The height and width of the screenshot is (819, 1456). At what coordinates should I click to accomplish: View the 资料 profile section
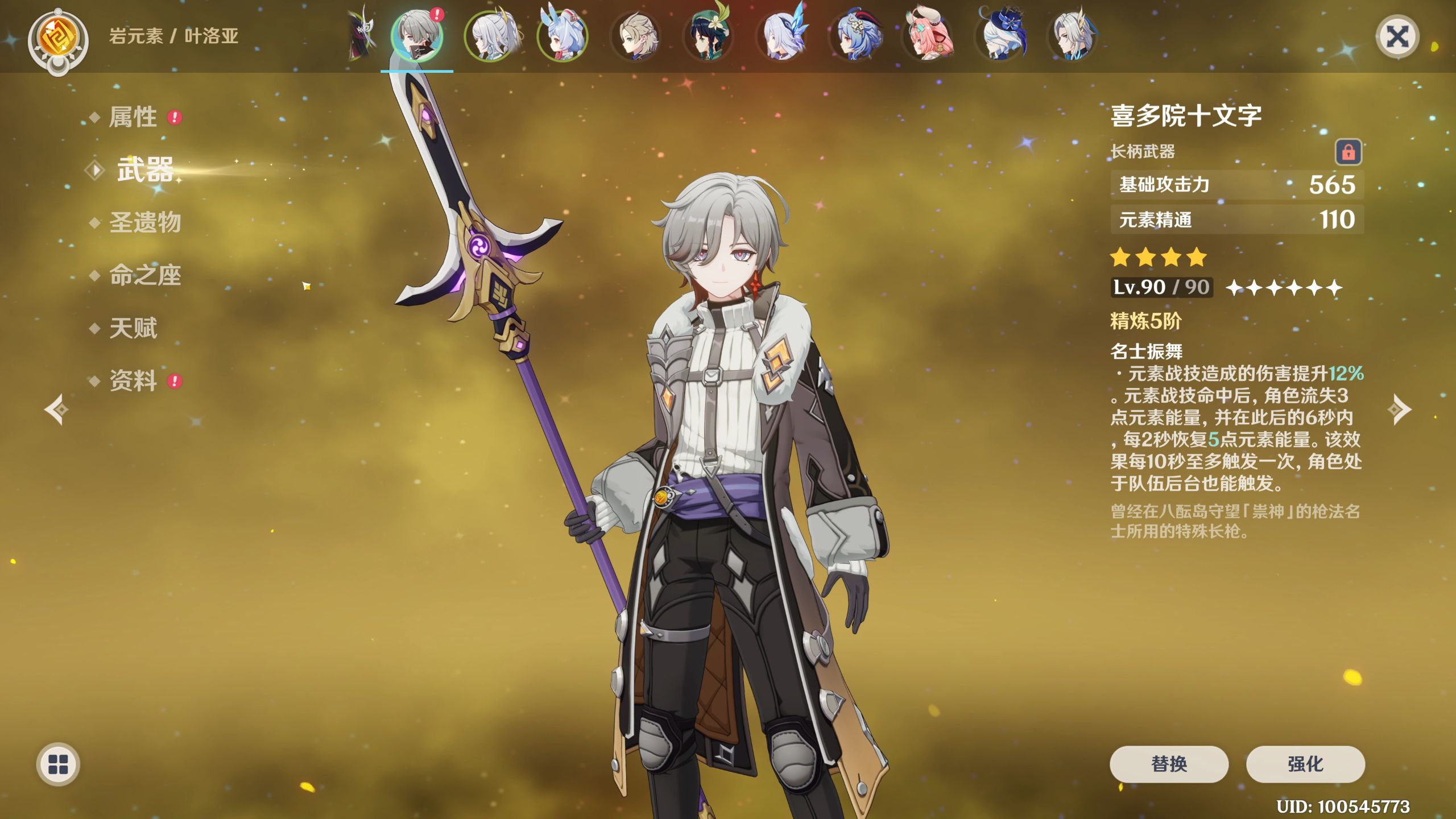133,380
